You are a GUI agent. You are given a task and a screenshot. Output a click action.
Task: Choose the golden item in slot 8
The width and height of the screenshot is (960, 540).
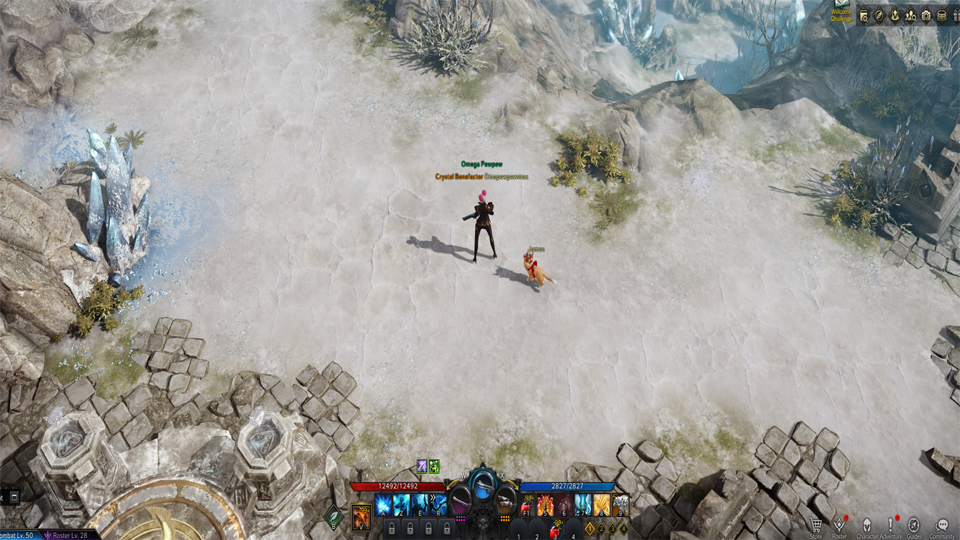click(x=602, y=506)
